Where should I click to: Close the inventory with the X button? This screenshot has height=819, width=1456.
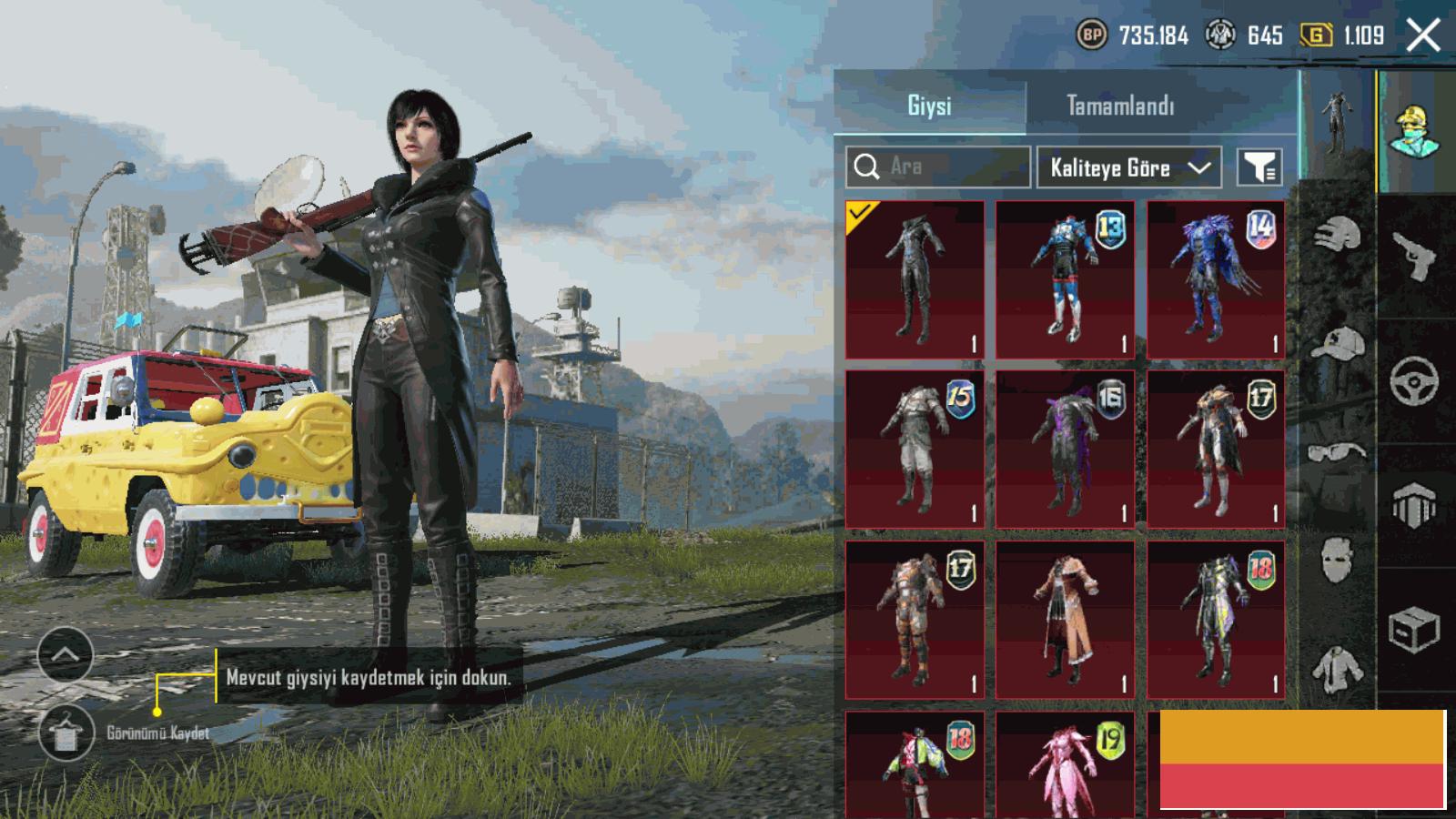1423,35
